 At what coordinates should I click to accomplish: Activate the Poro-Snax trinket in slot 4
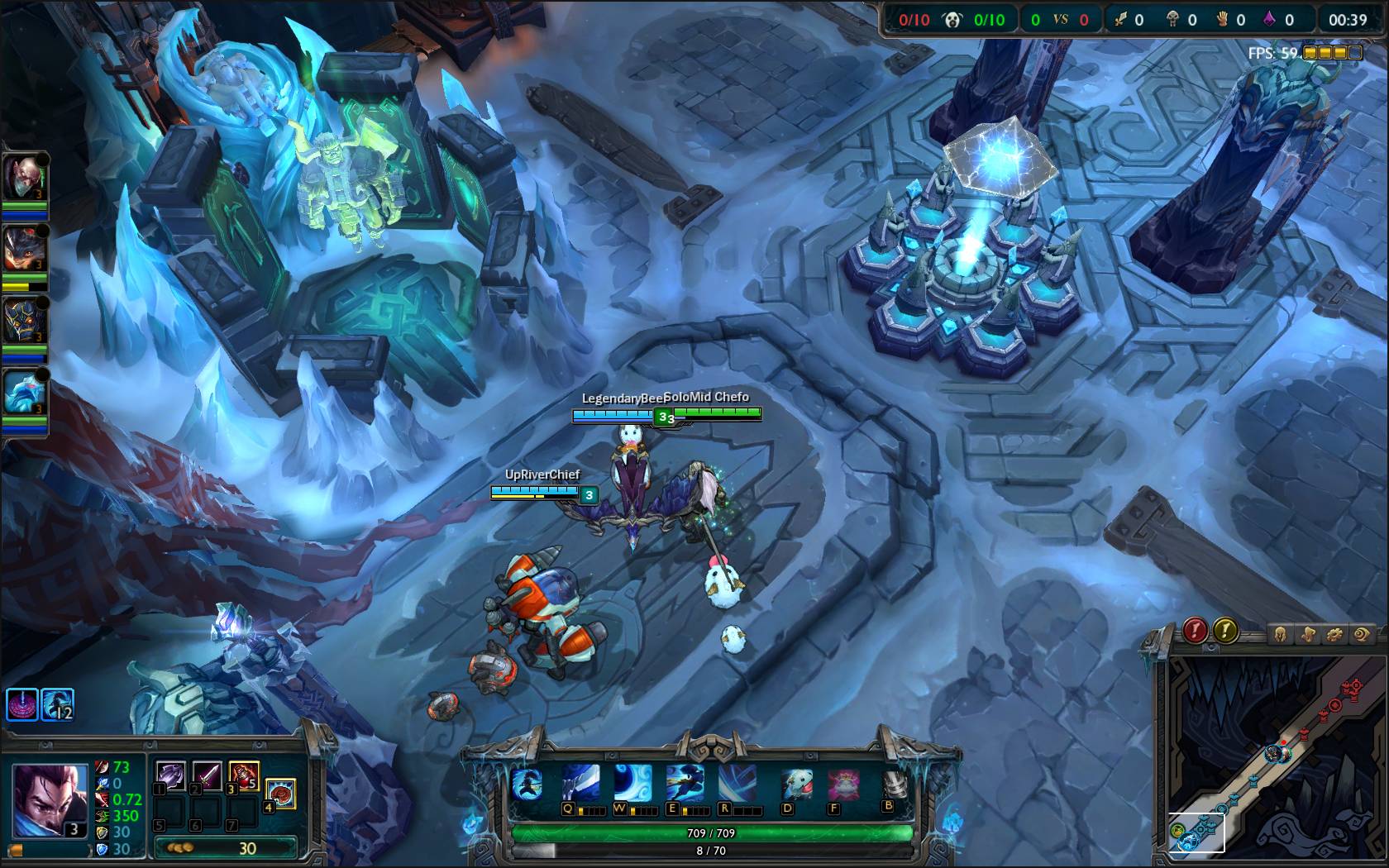click(x=281, y=792)
